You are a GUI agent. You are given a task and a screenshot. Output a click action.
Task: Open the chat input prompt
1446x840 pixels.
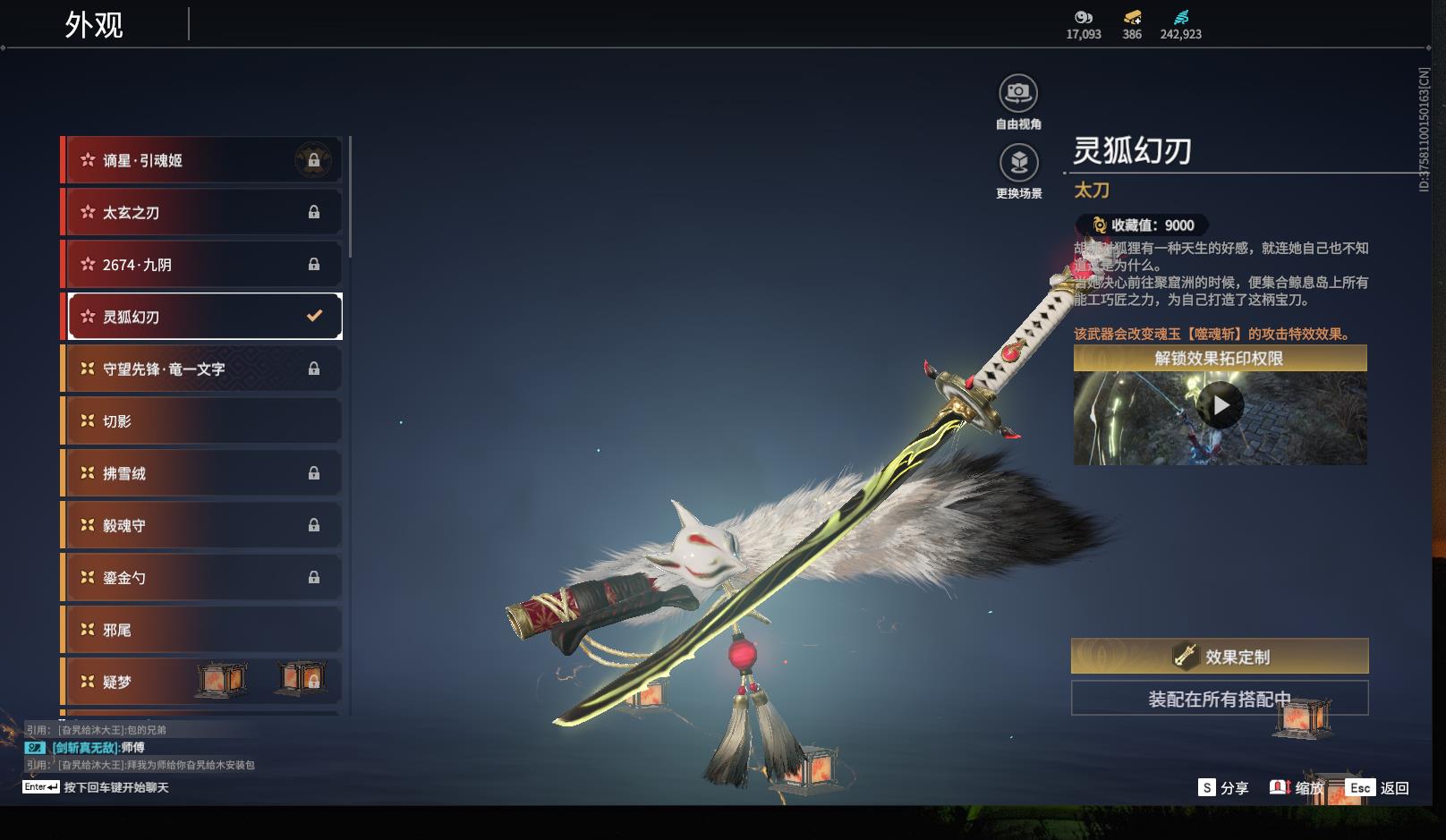(x=97, y=787)
